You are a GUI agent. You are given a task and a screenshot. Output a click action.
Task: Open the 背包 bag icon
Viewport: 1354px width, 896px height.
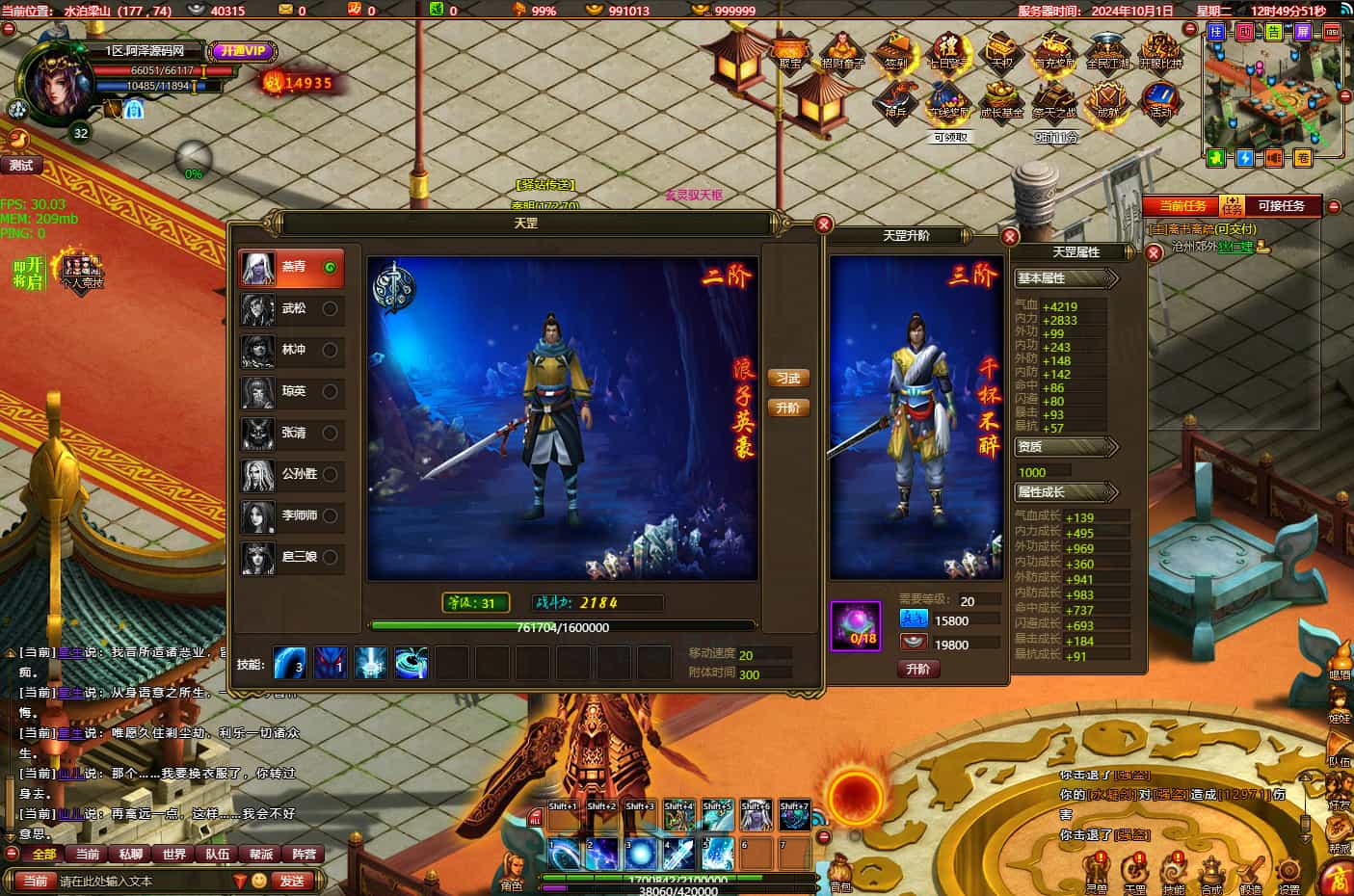pos(841,872)
